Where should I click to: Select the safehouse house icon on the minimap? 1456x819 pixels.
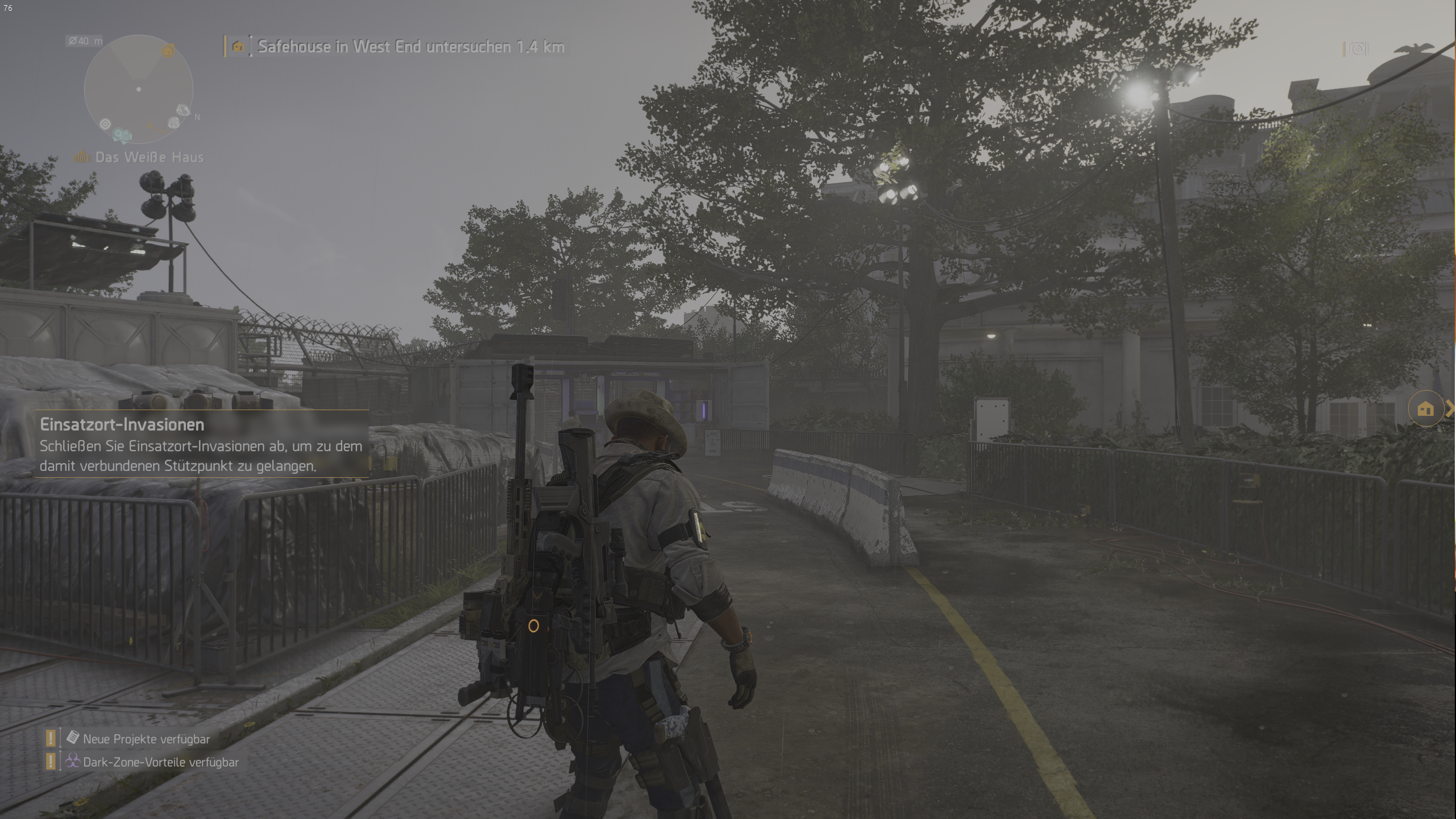pos(168,51)
